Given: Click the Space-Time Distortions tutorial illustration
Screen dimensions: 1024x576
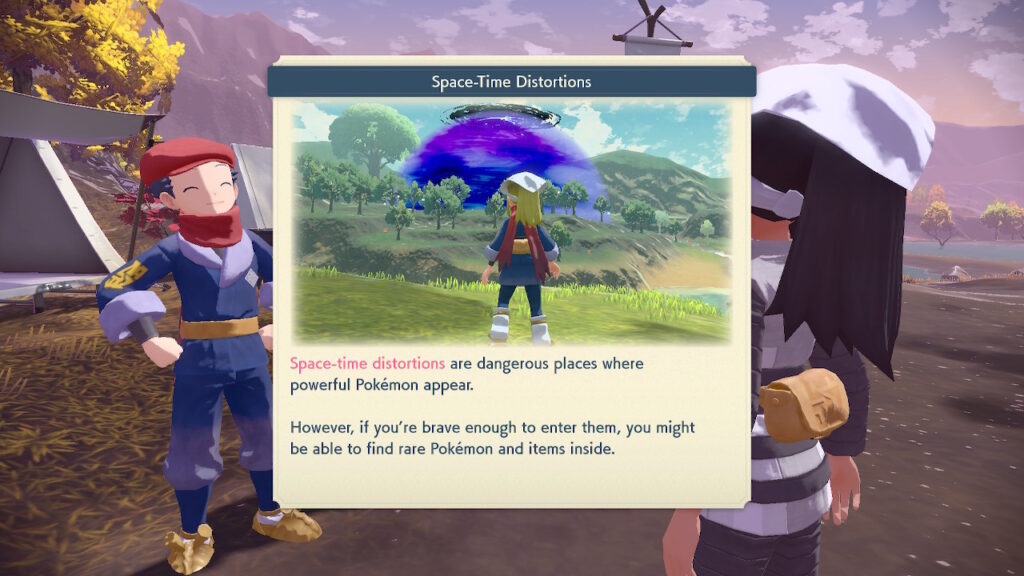Looking at the screenshot, I should pyautogui.click(x=511, y=221).
